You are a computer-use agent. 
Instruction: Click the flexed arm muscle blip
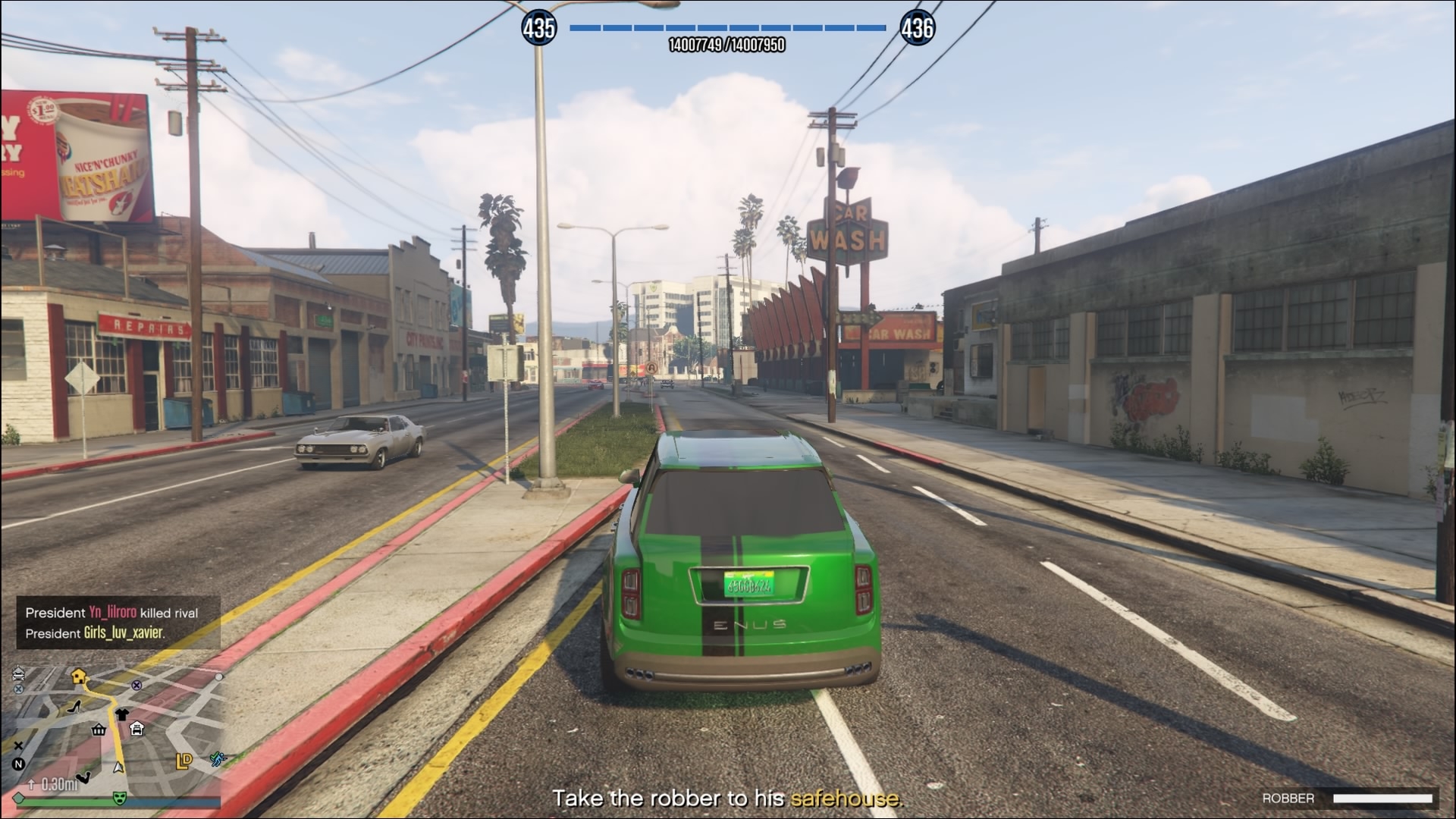tap(84, 777)
